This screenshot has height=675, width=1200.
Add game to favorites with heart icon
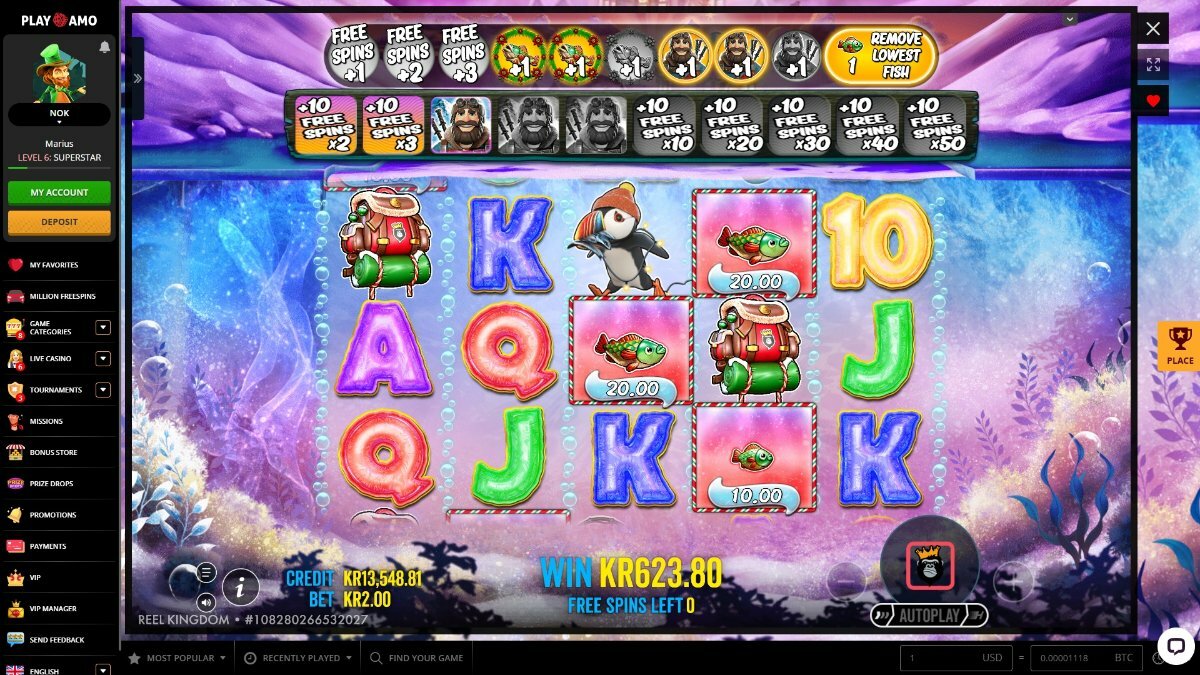pyautogui.click(x=1153, y=101)
